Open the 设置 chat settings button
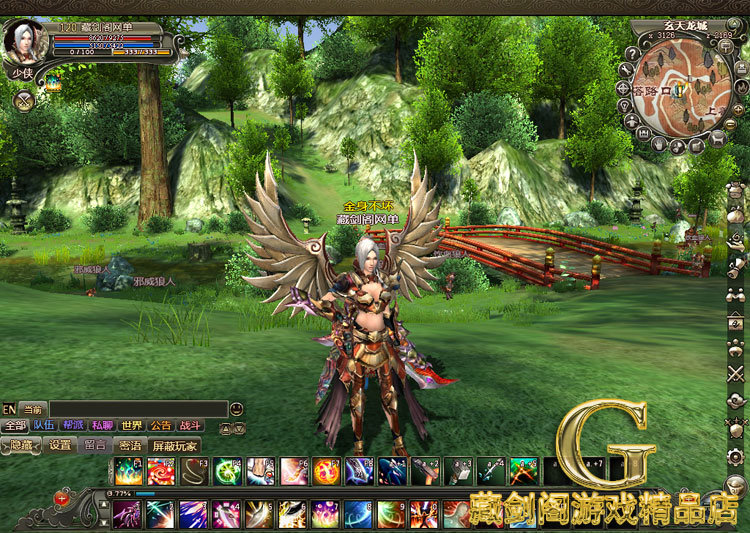The image size is (750, 533). [x=60, y=445]
